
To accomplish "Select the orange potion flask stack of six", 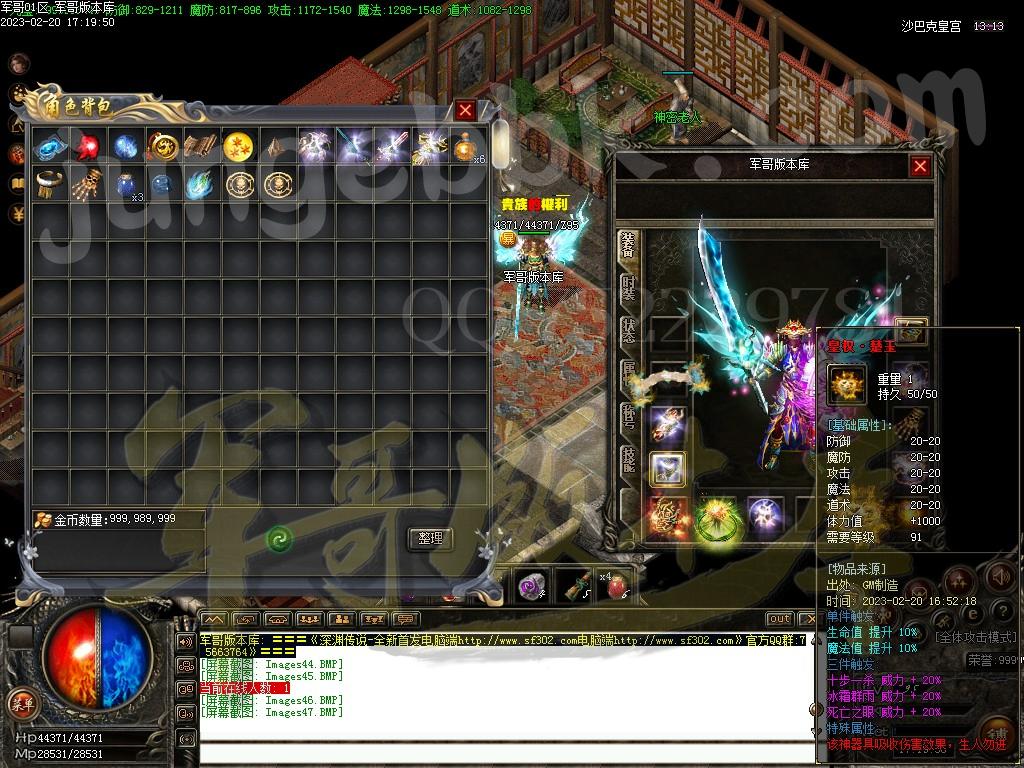I will pos(464,148).
